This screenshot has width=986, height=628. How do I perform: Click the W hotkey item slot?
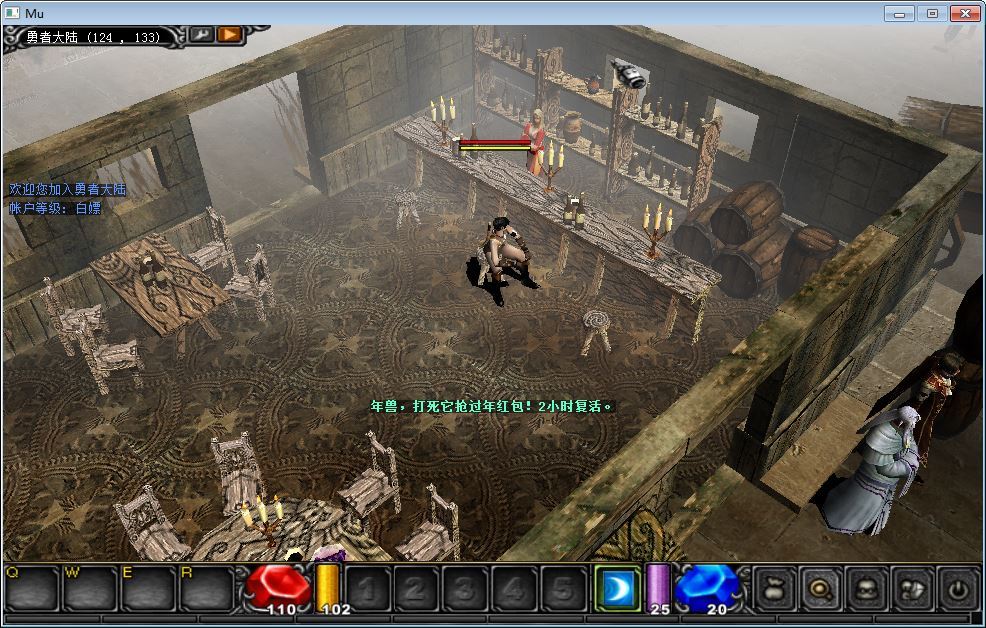click(x=90, y=589)
